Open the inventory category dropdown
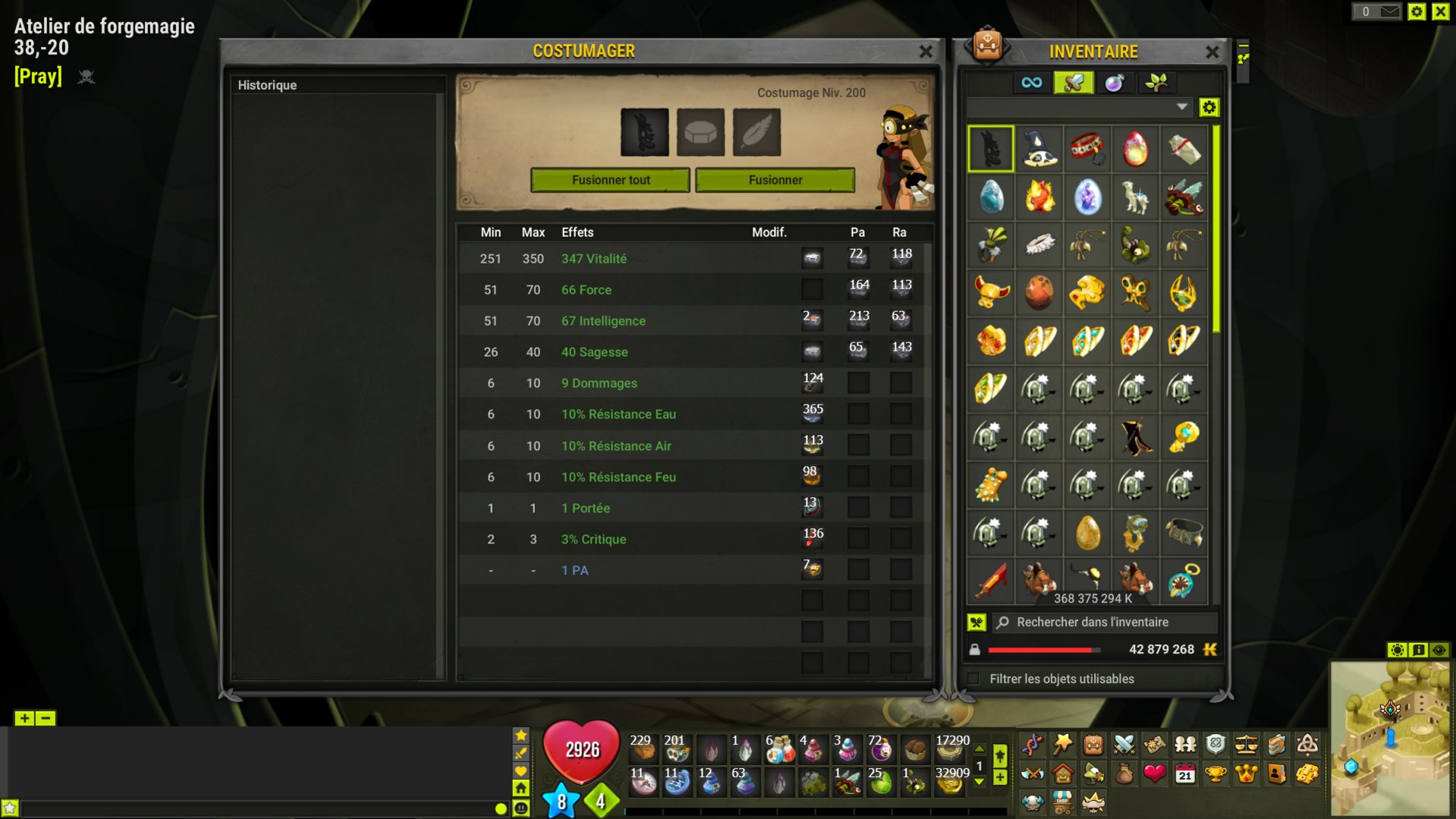The height and width of the screenshot is (819, 1456). [1181, 107]
